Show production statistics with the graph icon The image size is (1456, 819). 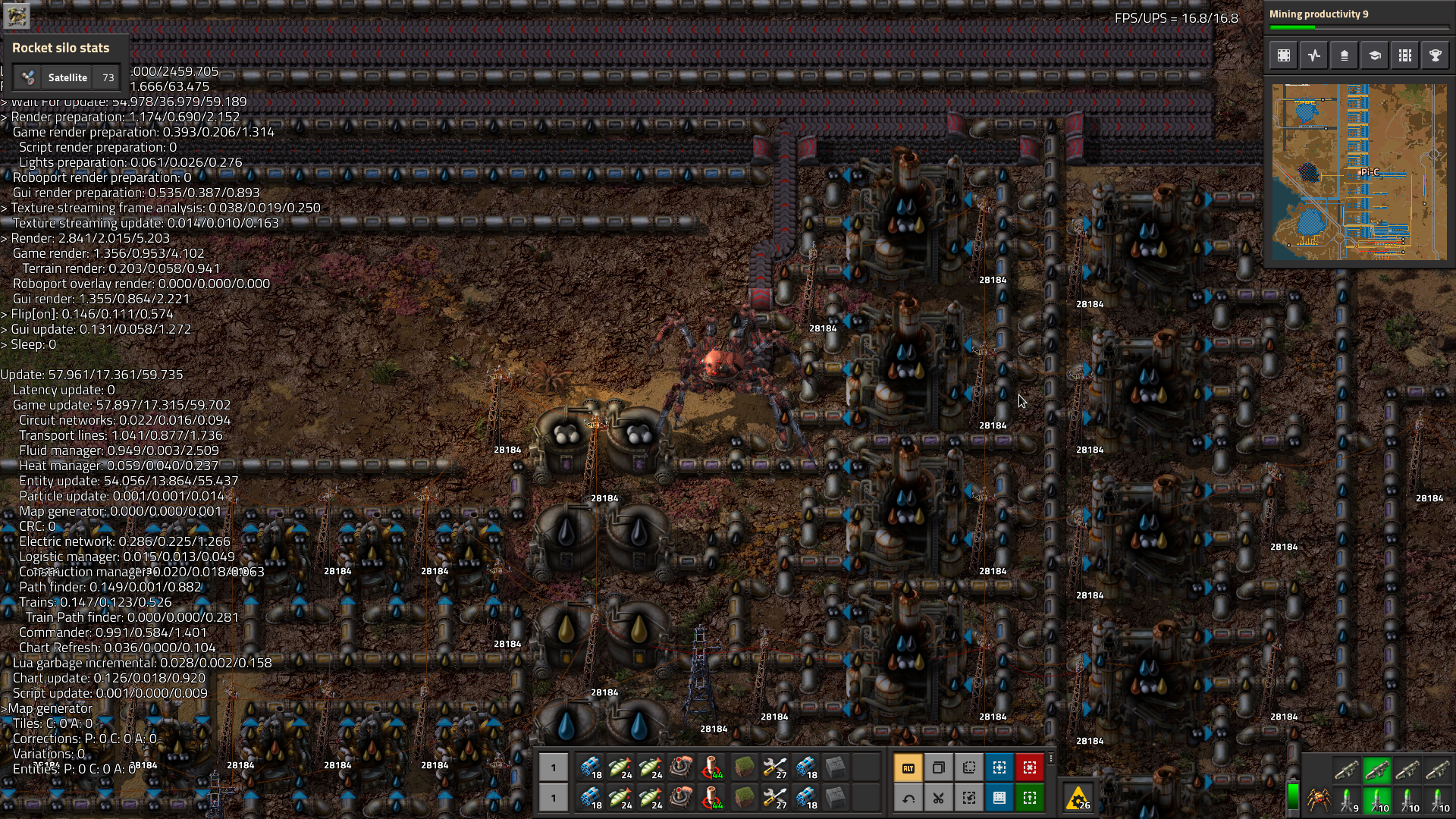pos(1313,55)
